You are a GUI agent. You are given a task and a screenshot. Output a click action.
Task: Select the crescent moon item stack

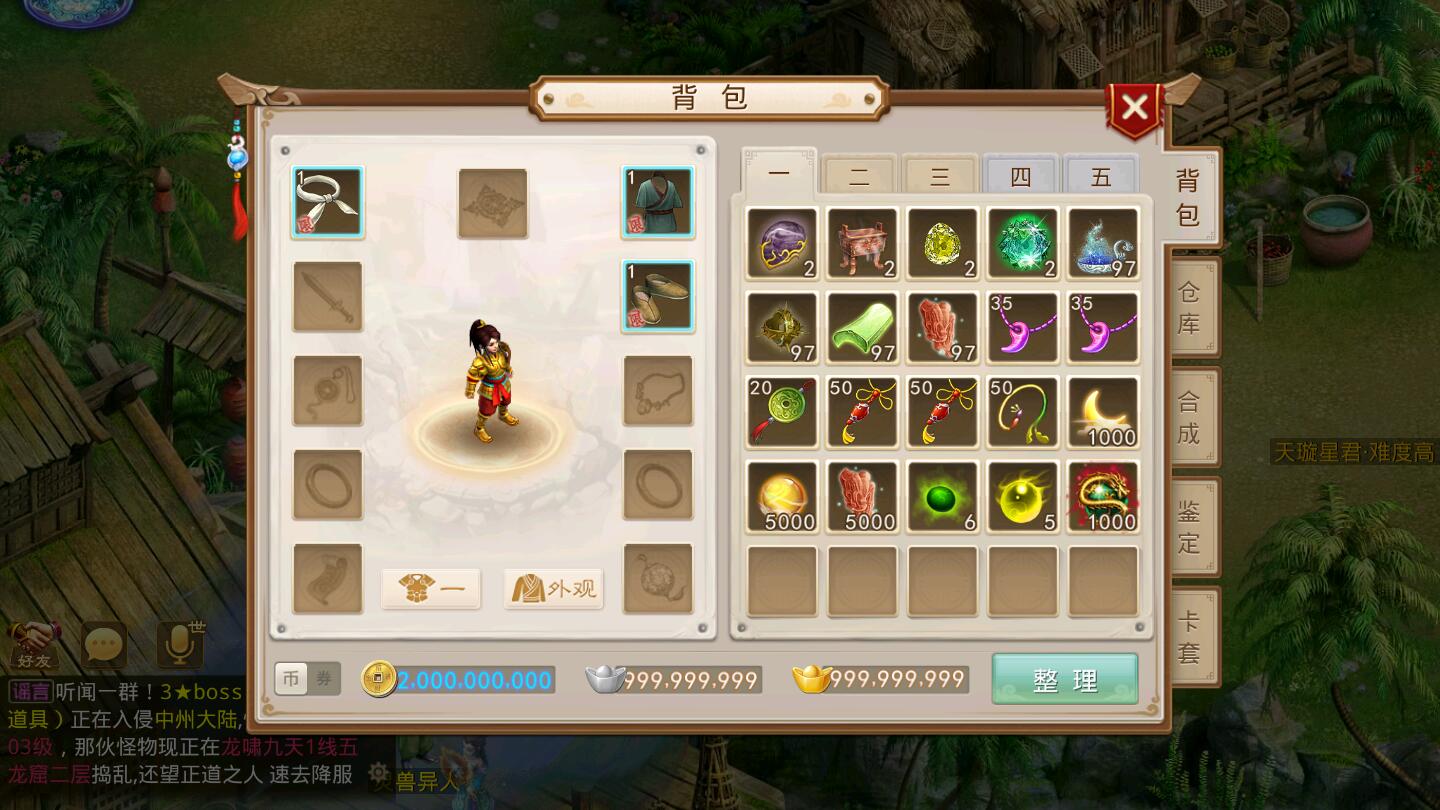(x=1102, y=412)
